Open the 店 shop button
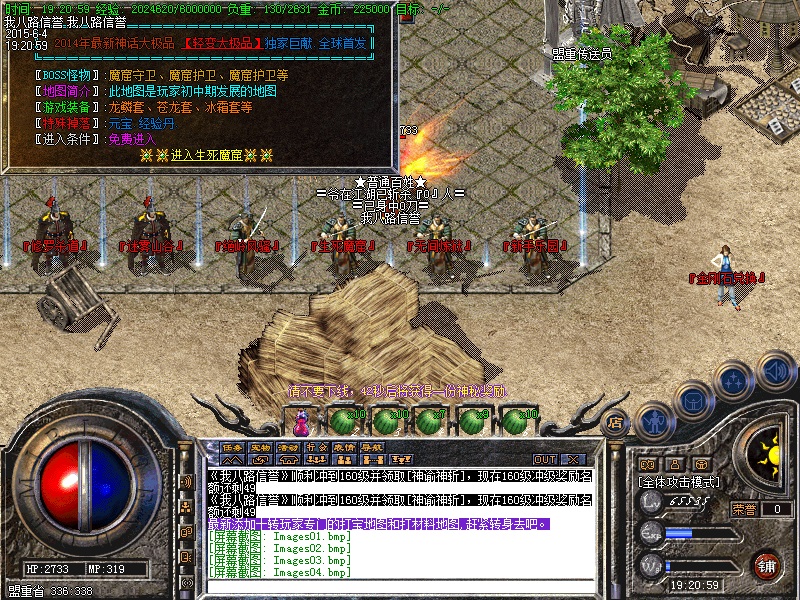The image size is (800, 600). (x=616, y=422)
